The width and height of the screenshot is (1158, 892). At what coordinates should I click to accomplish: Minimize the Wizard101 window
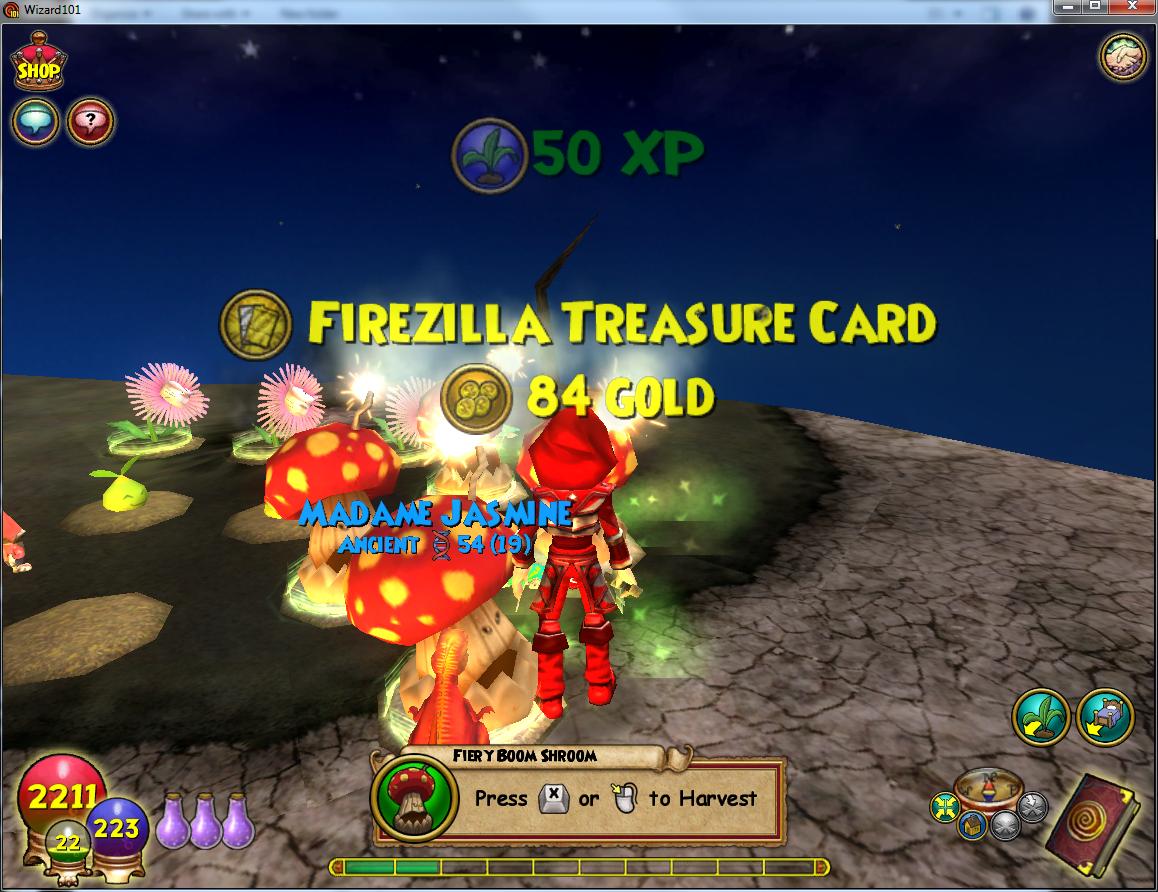[1069, 7]
